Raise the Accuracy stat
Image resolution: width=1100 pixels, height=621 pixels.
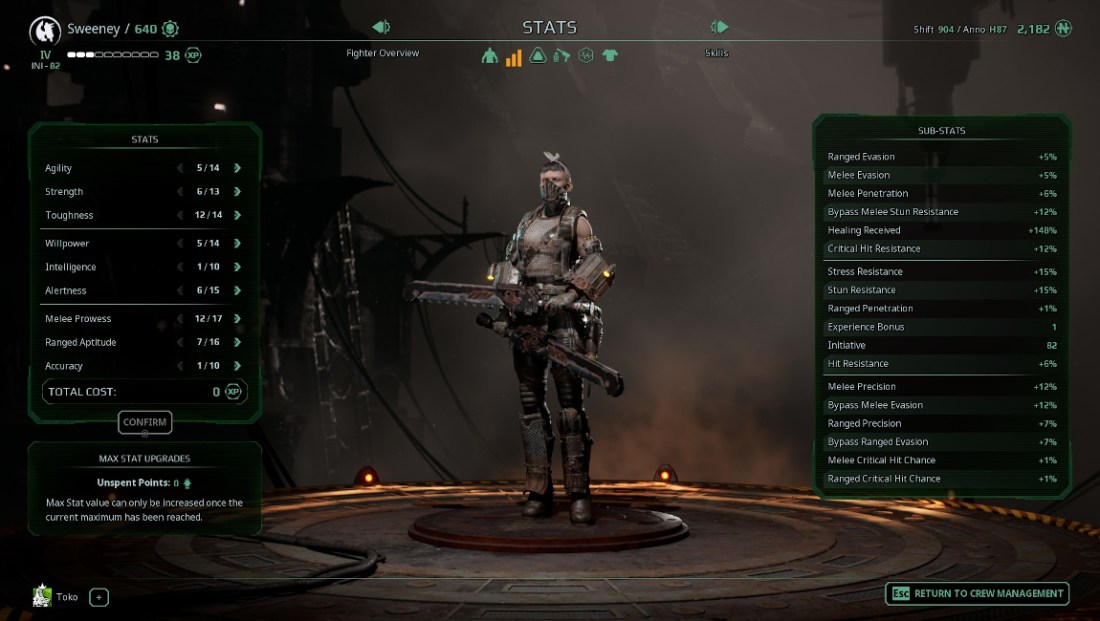[x=237, y=366]
